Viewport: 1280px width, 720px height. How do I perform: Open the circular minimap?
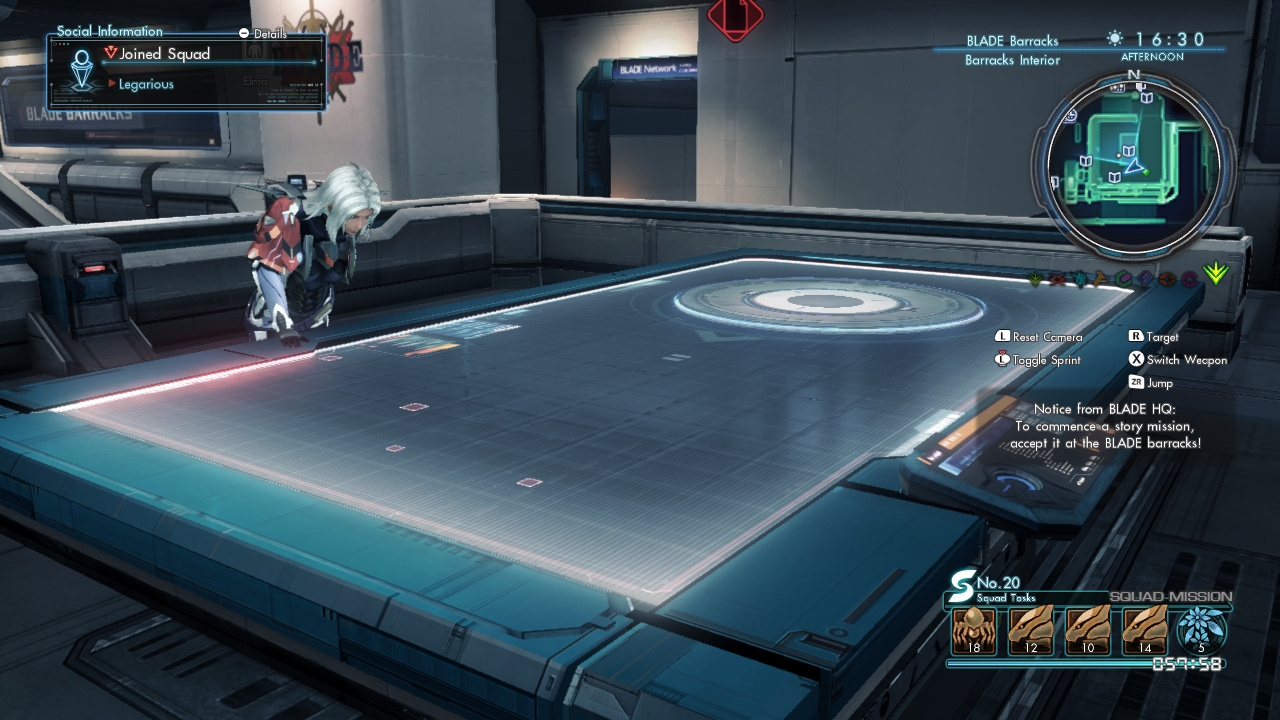click(x=1133, y=166)
